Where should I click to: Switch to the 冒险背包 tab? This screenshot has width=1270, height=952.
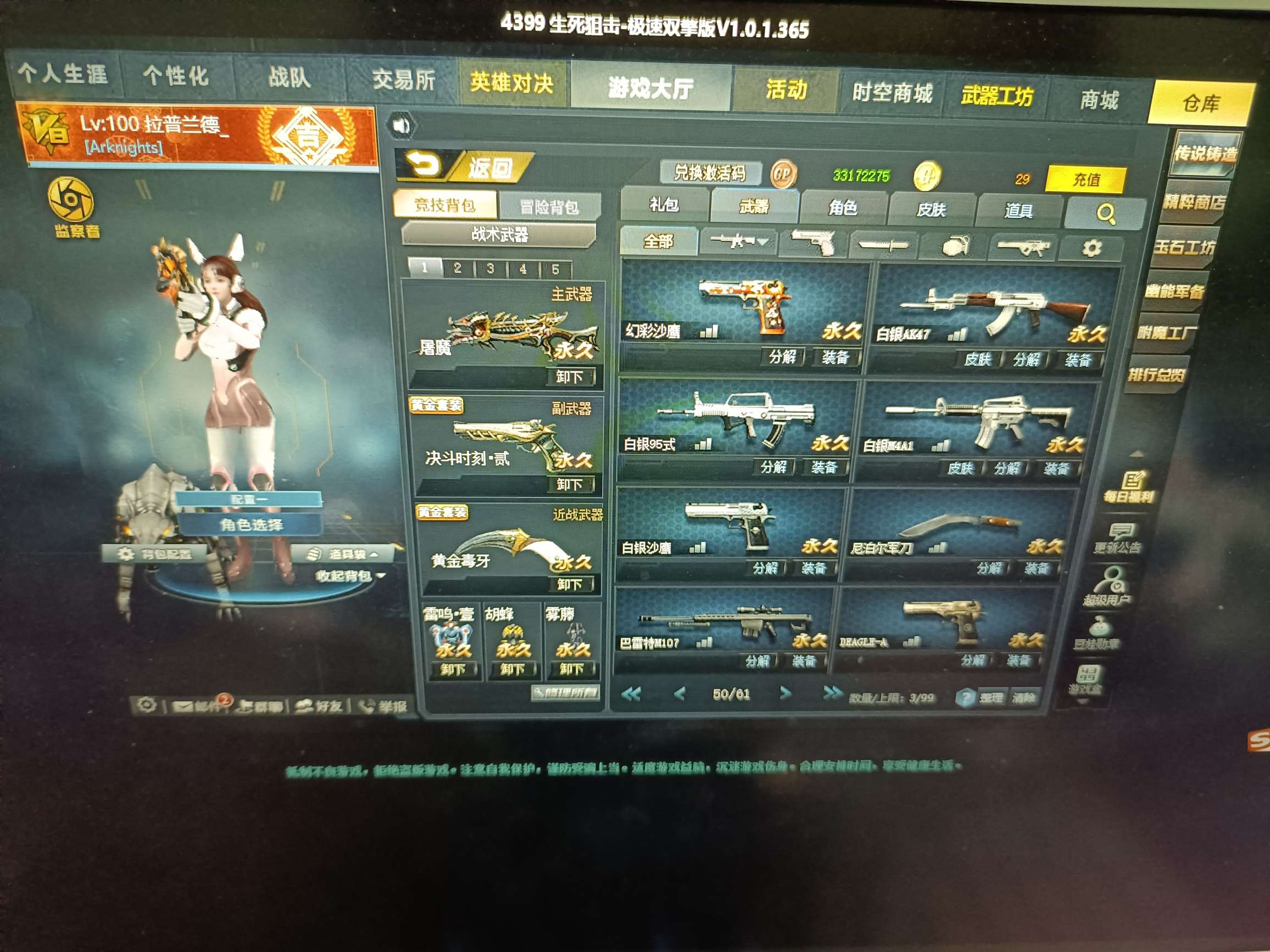tap(551, 205)
